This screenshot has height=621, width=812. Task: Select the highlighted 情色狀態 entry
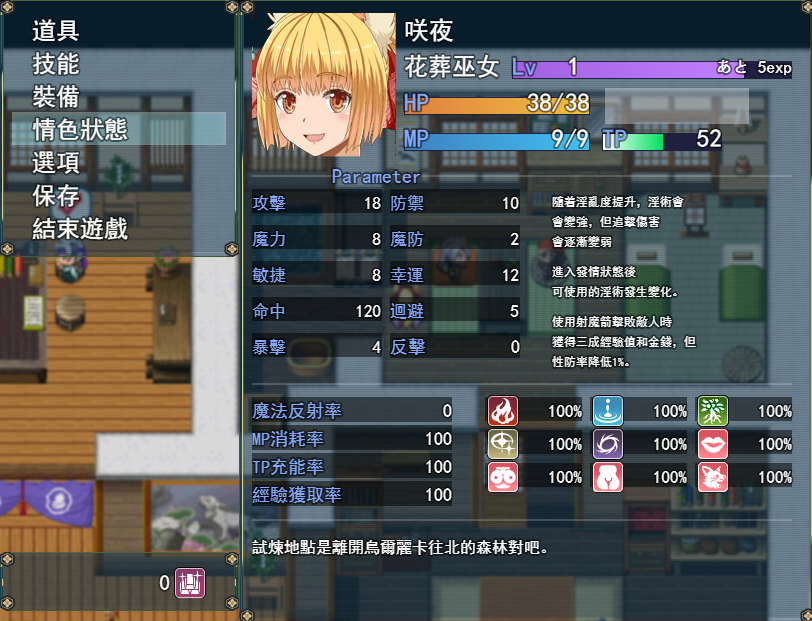pos(80,130)
